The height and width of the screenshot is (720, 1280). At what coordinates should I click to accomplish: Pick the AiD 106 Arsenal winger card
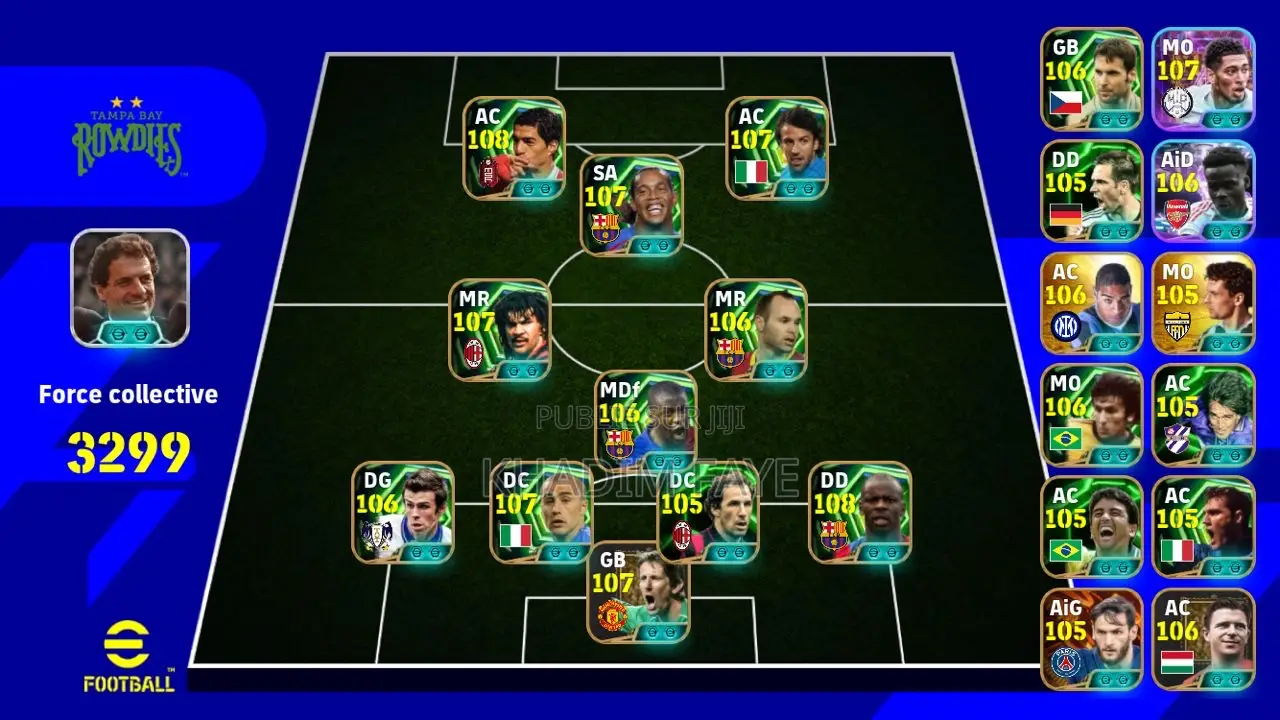tap(1203, 191)
